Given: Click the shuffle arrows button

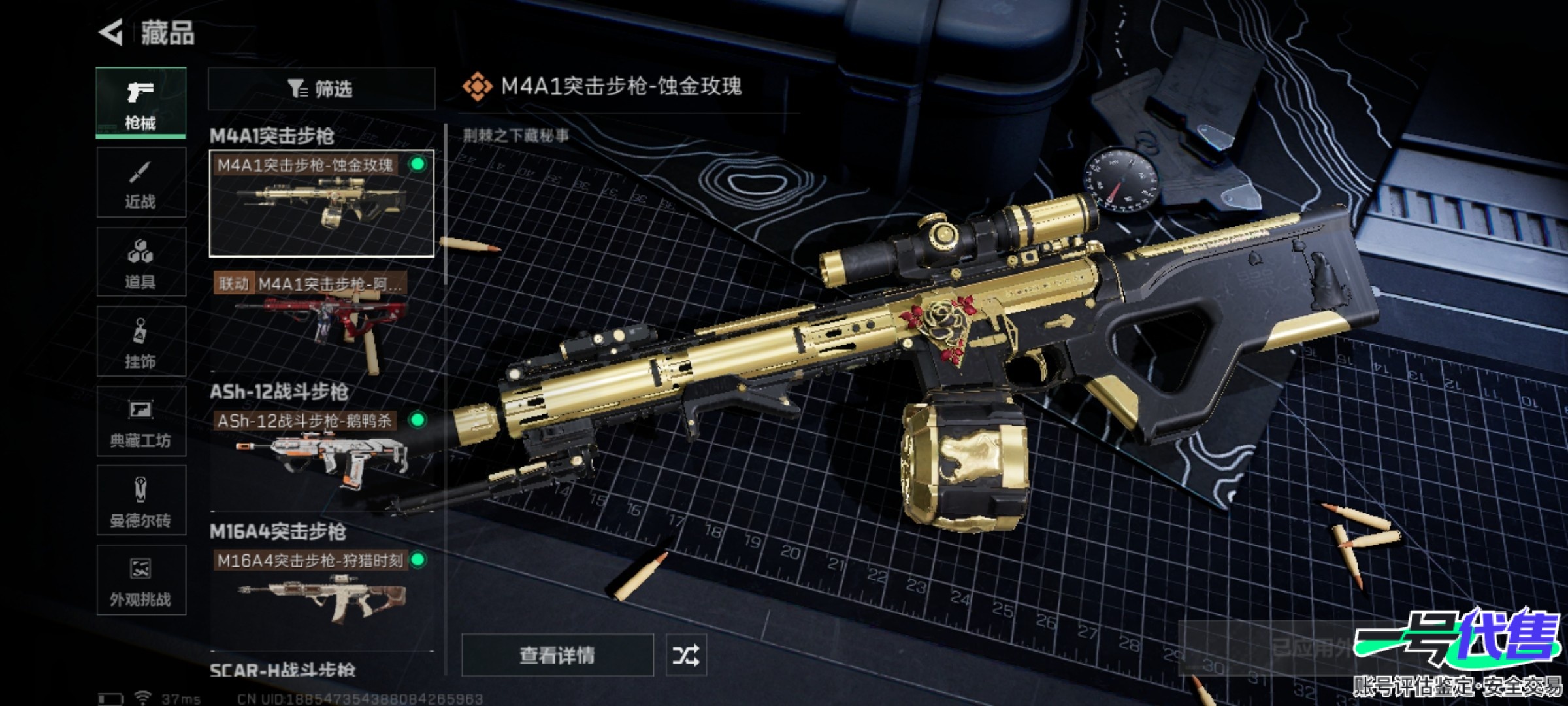Looking at the screenshot, I should pos(685,655).
